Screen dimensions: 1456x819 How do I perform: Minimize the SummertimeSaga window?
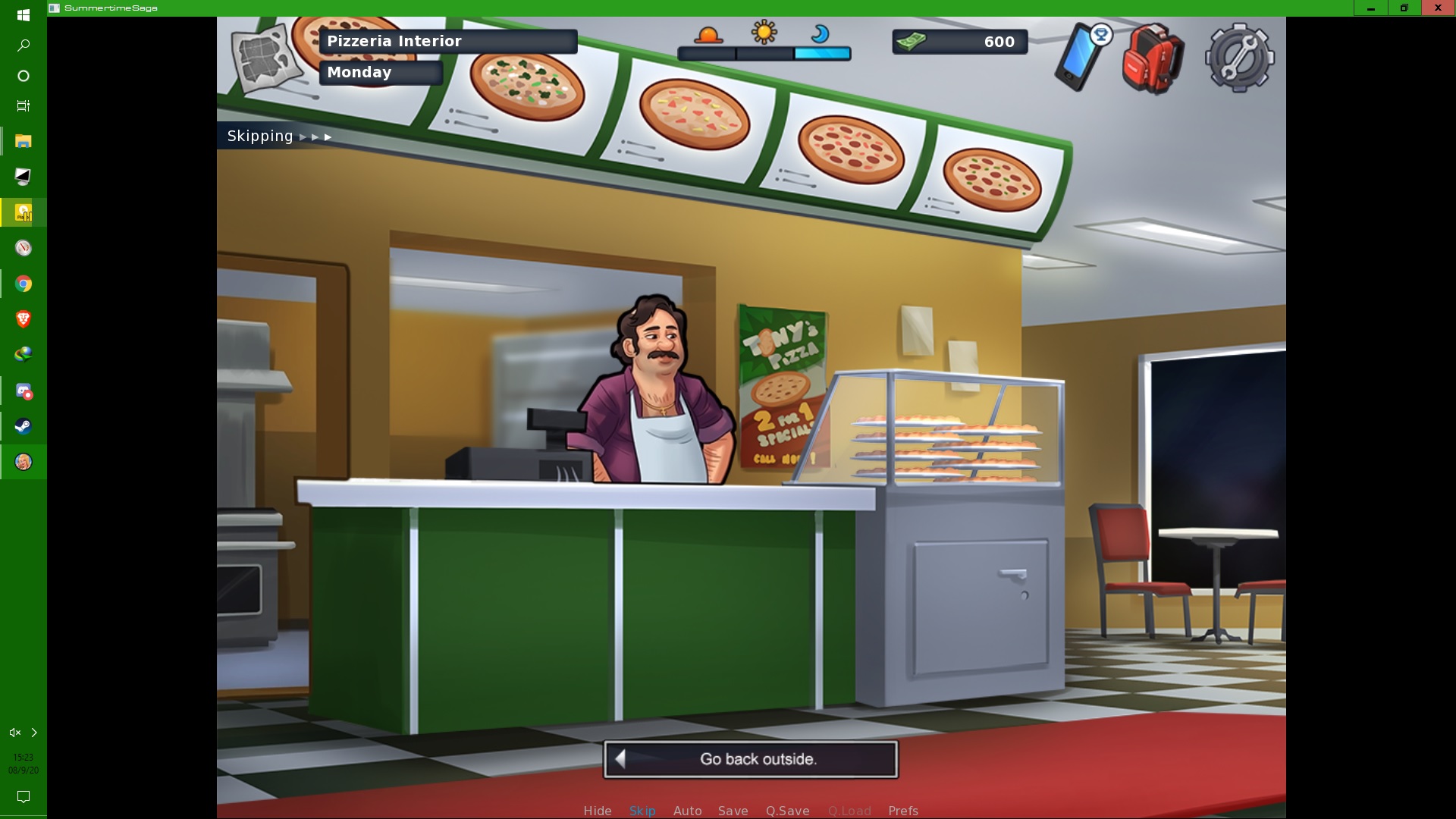tap(1370, 8)
